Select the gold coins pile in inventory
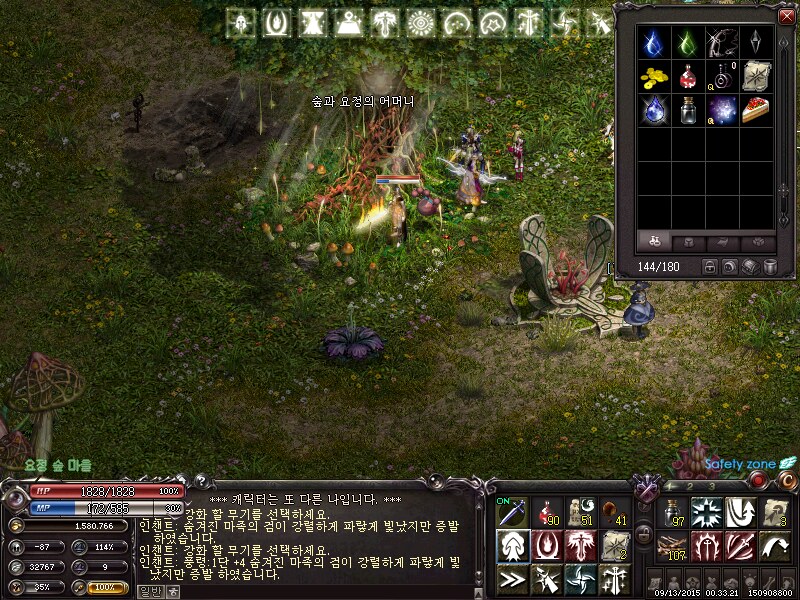 (x=653, y=75)
